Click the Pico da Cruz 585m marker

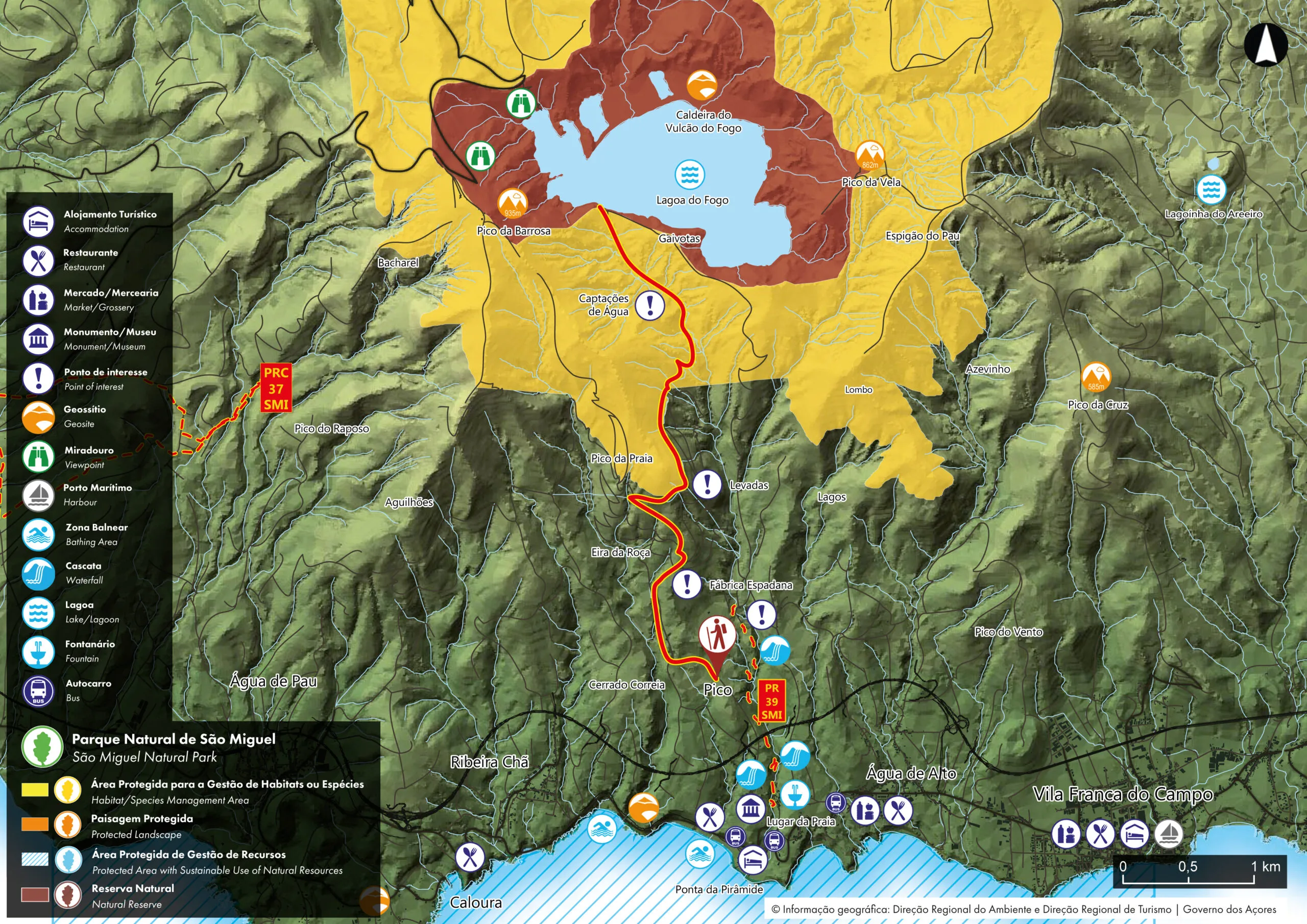1095,377
